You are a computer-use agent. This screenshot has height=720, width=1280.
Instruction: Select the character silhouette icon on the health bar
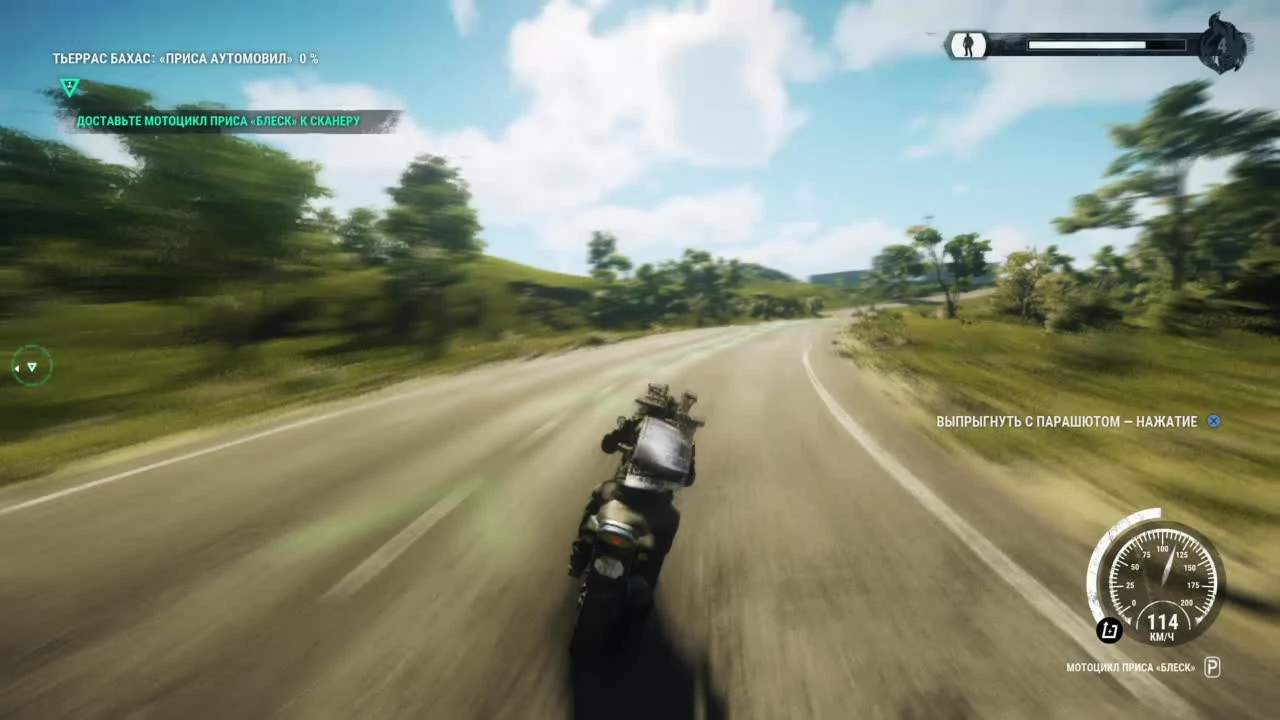click(x=967, y=46)
